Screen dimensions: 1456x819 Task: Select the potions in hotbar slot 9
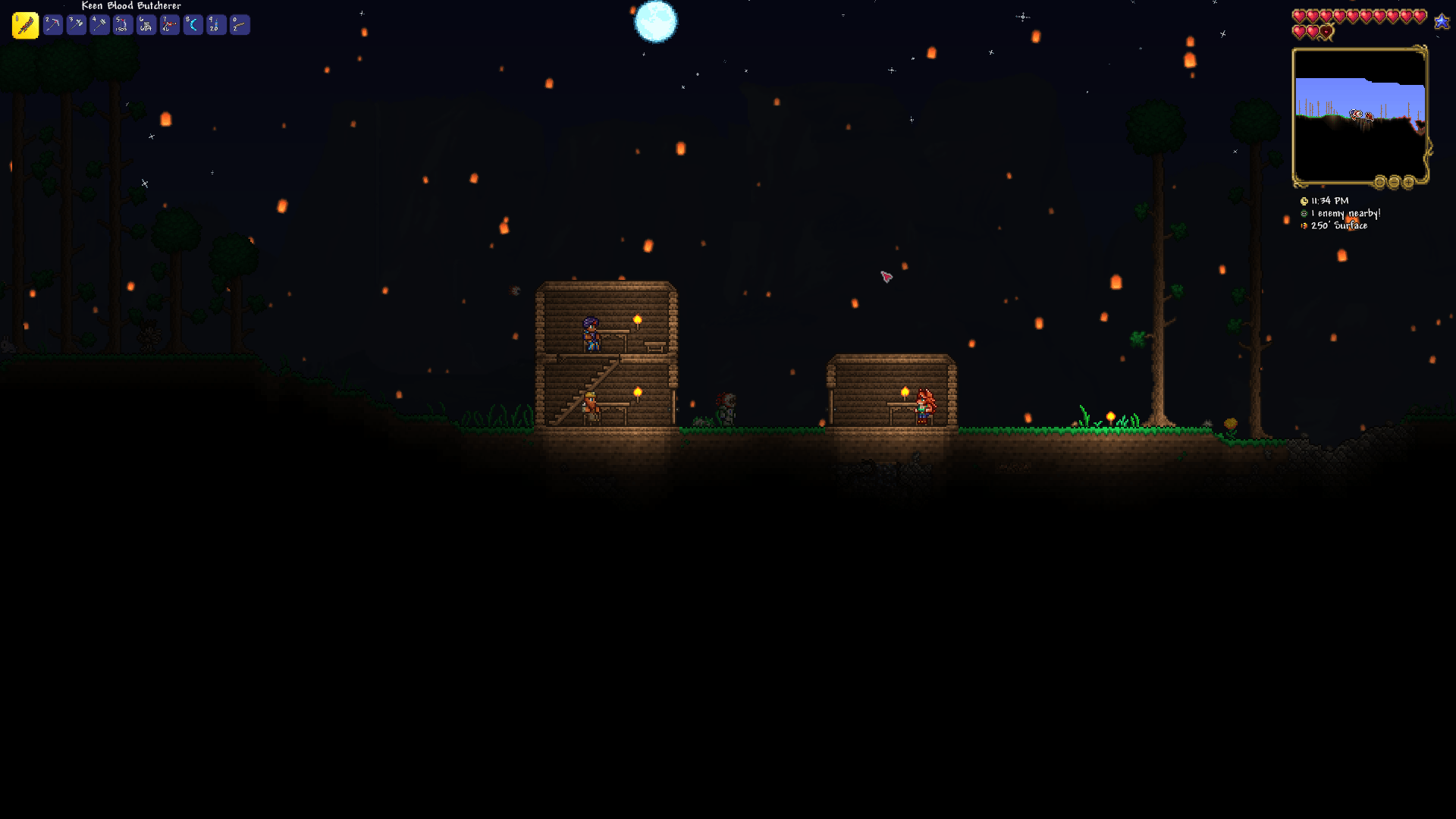[x=215, y=24]
